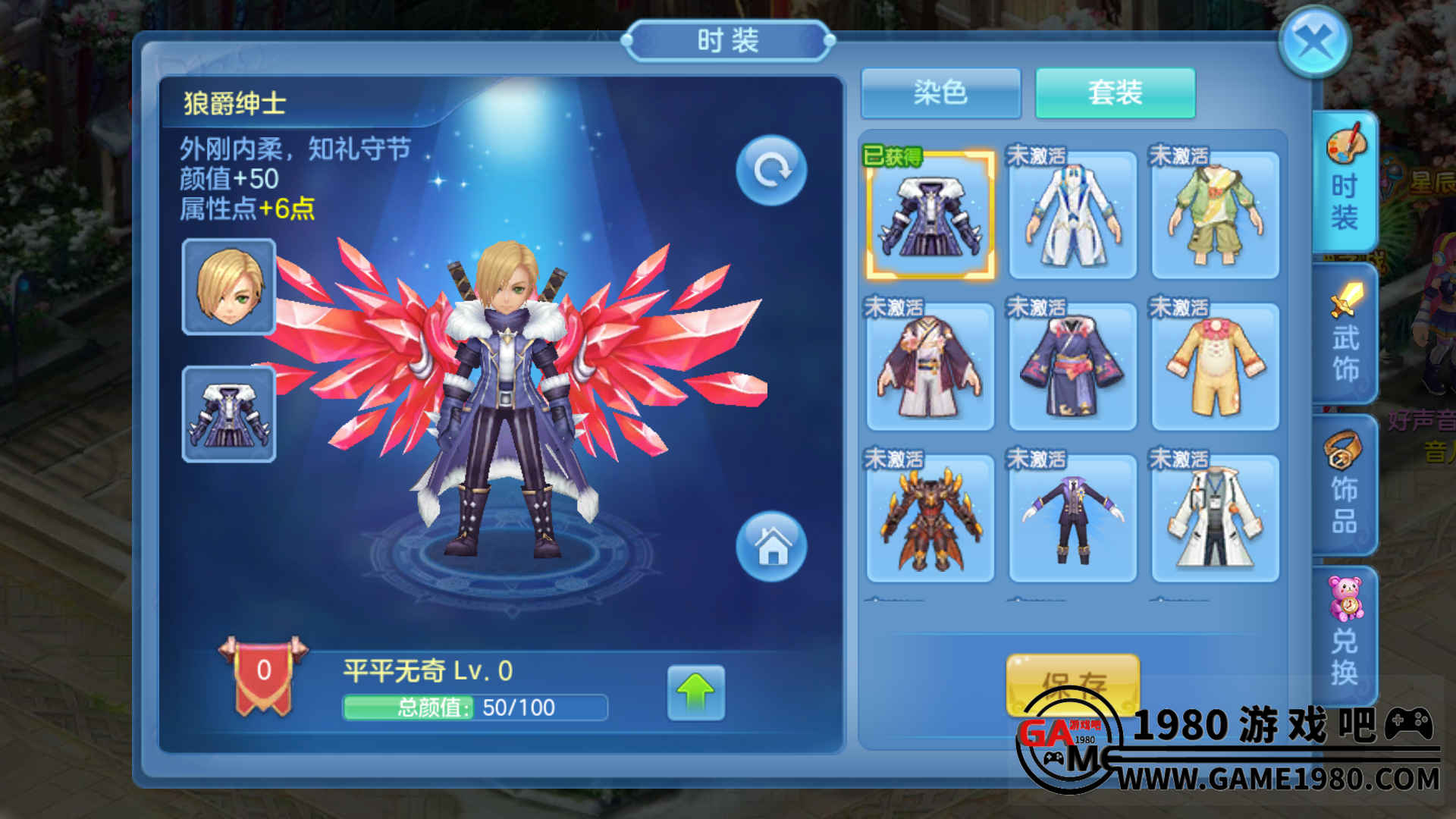Select the white doctor lab coat outfit

tap(1215, 519)
